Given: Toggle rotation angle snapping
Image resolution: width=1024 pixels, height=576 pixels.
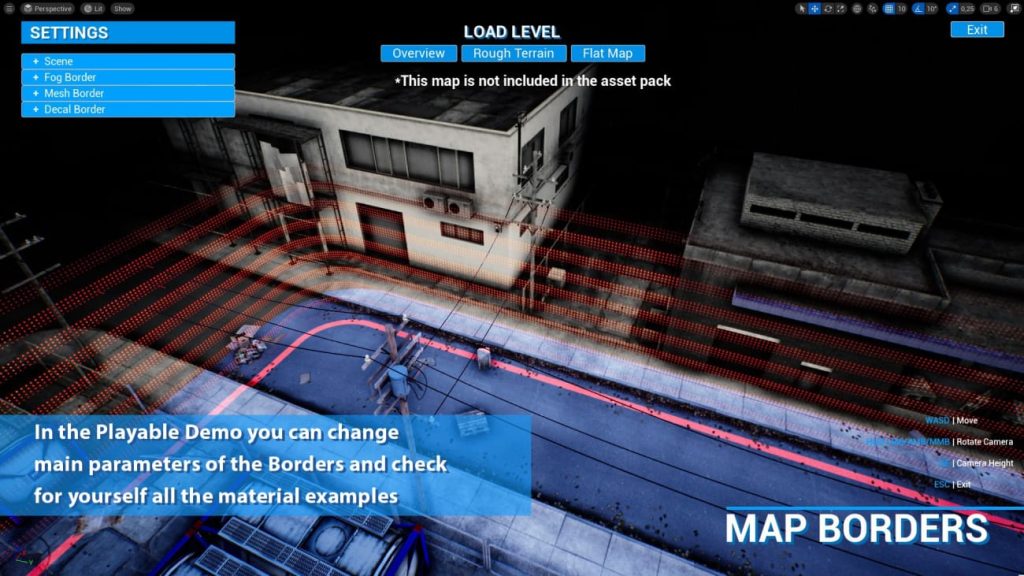Looking at the screenshot, I should tap(920, 8).
